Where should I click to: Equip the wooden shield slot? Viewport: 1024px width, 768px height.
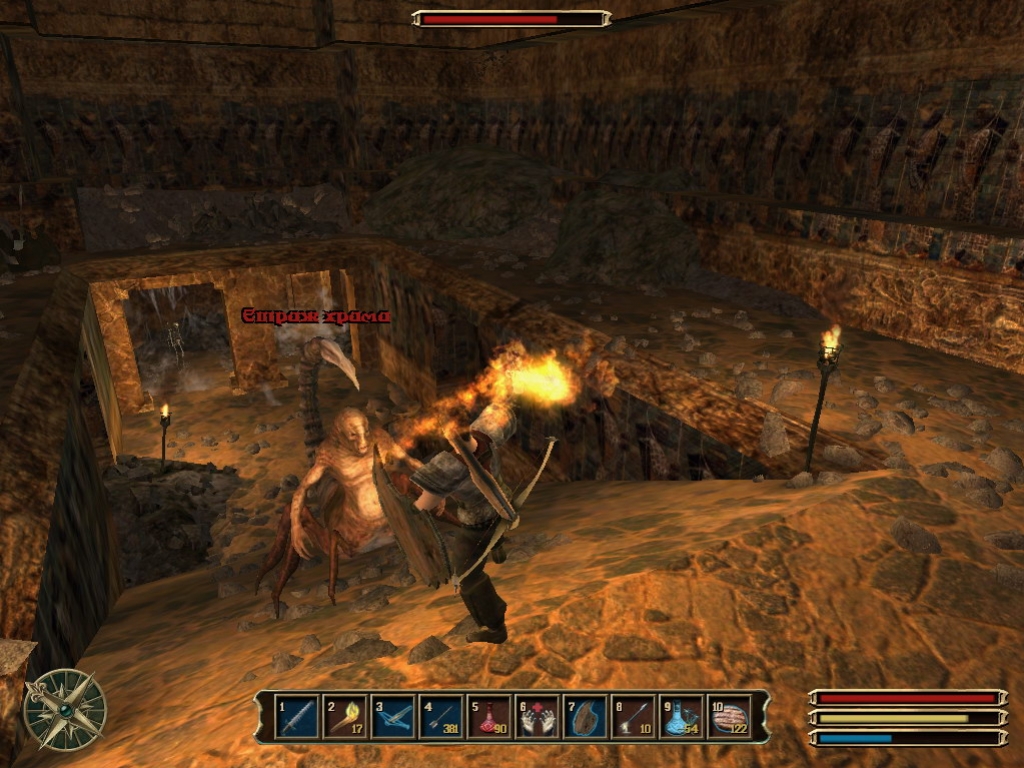click(x=584, y=717)
